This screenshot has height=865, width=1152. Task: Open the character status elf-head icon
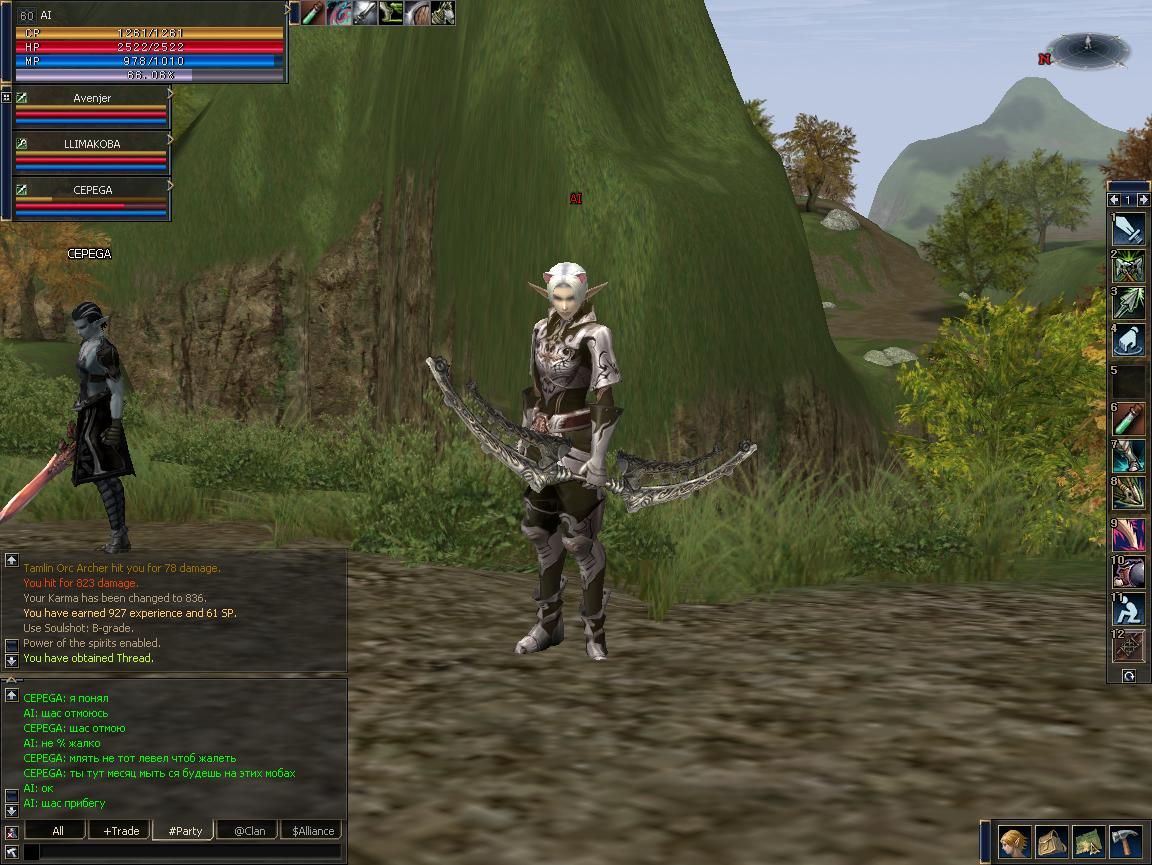(x=1014, y=842)
